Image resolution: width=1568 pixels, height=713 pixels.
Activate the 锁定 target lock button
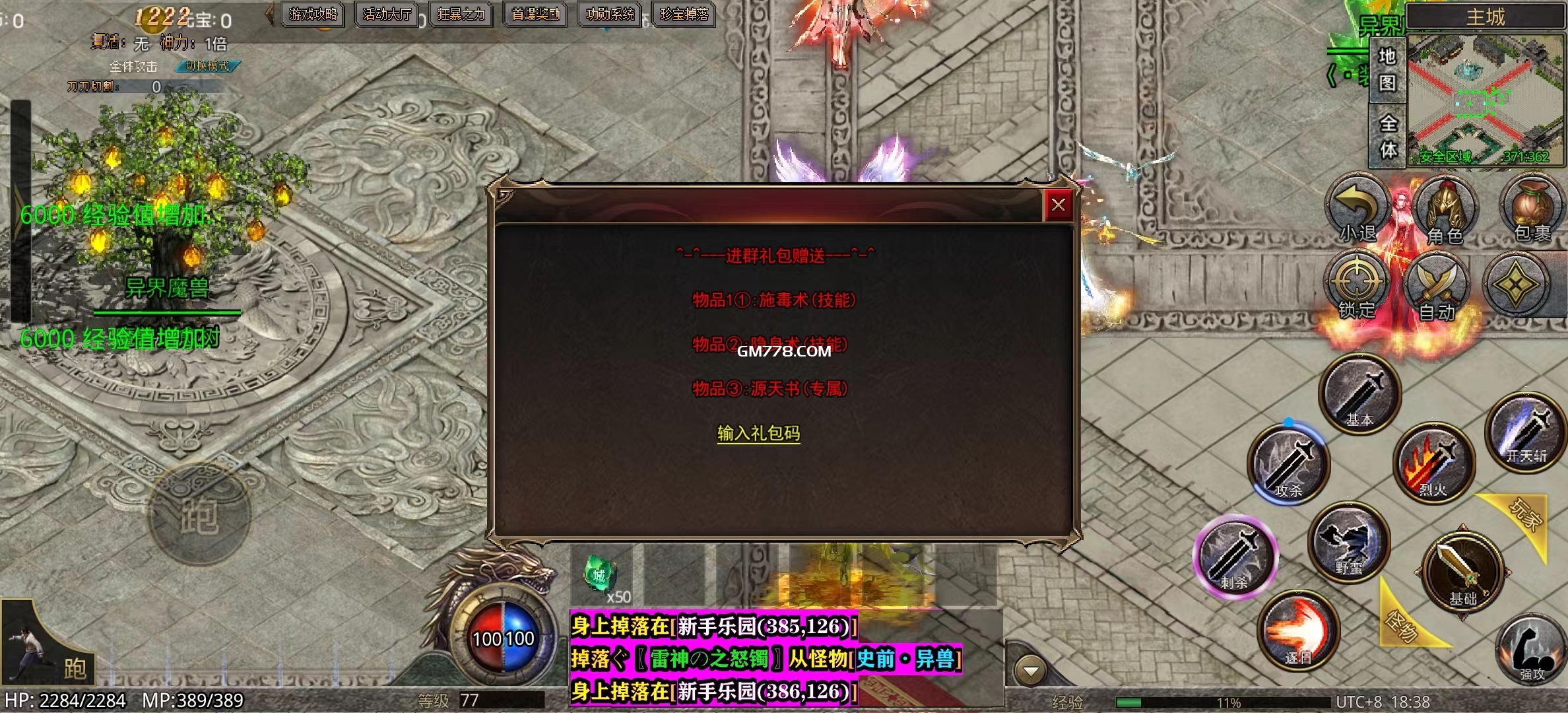click(x=1357, y=285)
